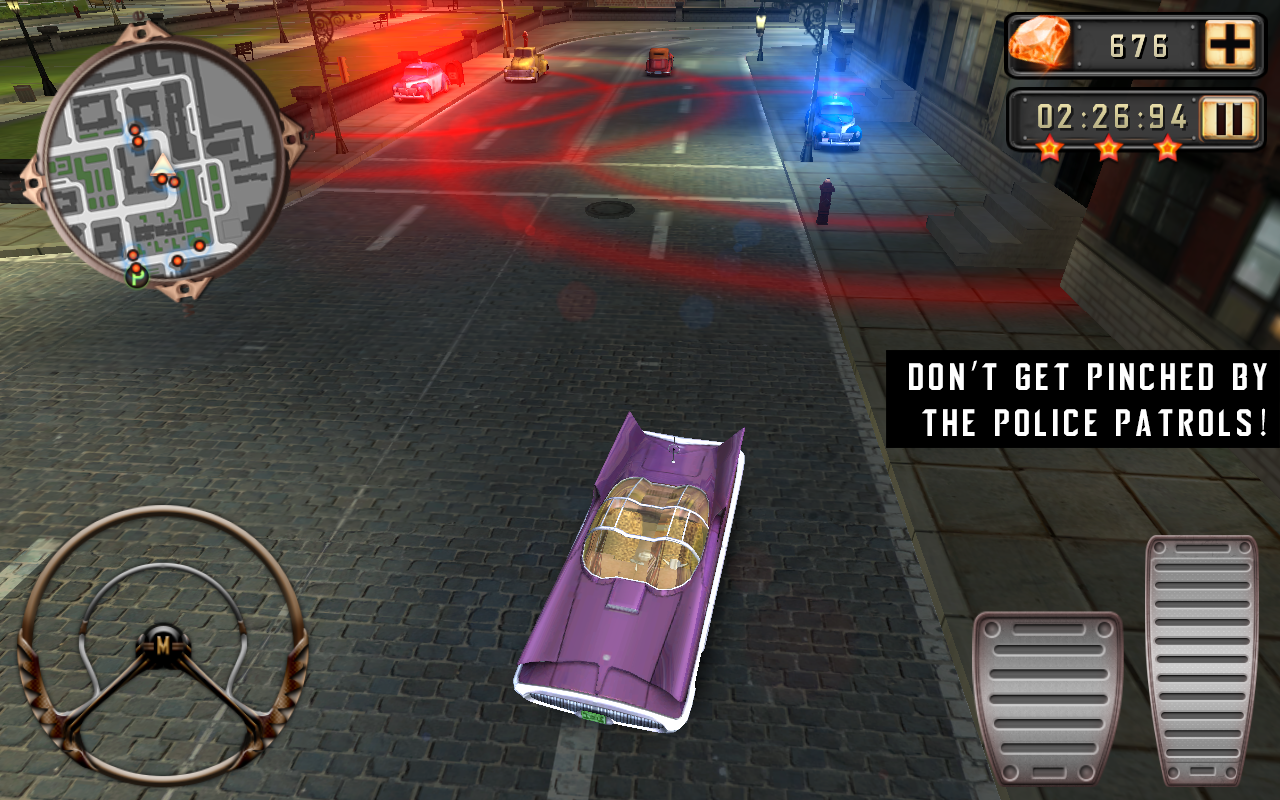The height and width of the screenshot is (800, 1280).
Task: Tap the player arrow on the mini-map
Action: [163, 165]
